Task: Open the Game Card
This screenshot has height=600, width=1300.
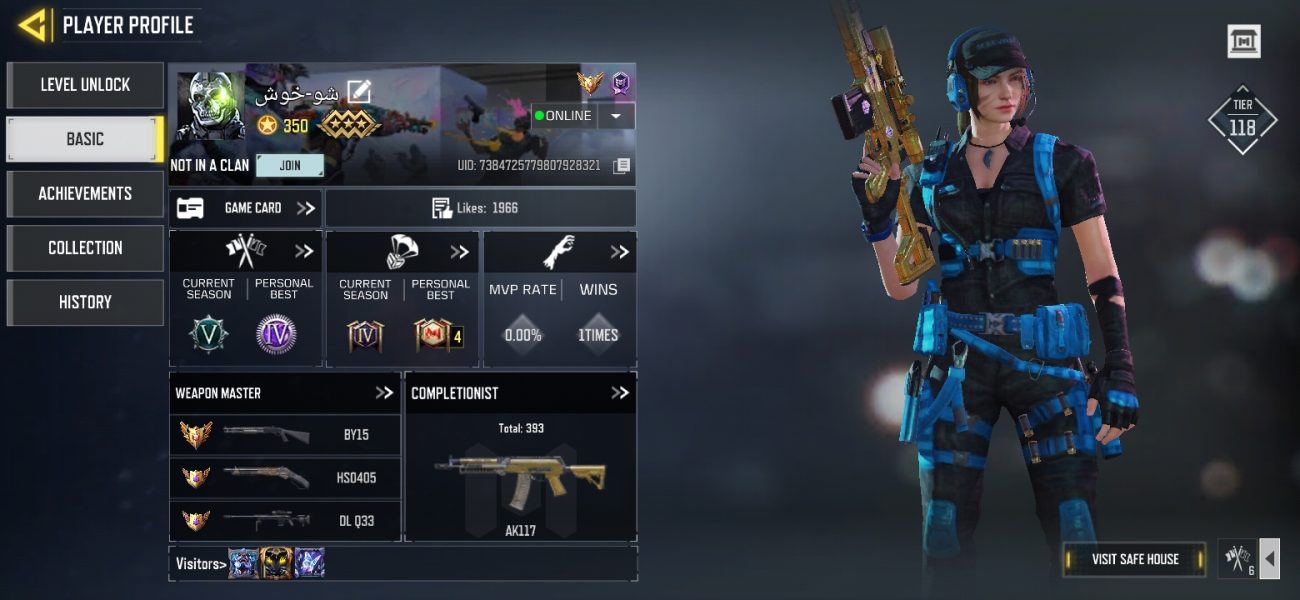Action: (245, 208)
